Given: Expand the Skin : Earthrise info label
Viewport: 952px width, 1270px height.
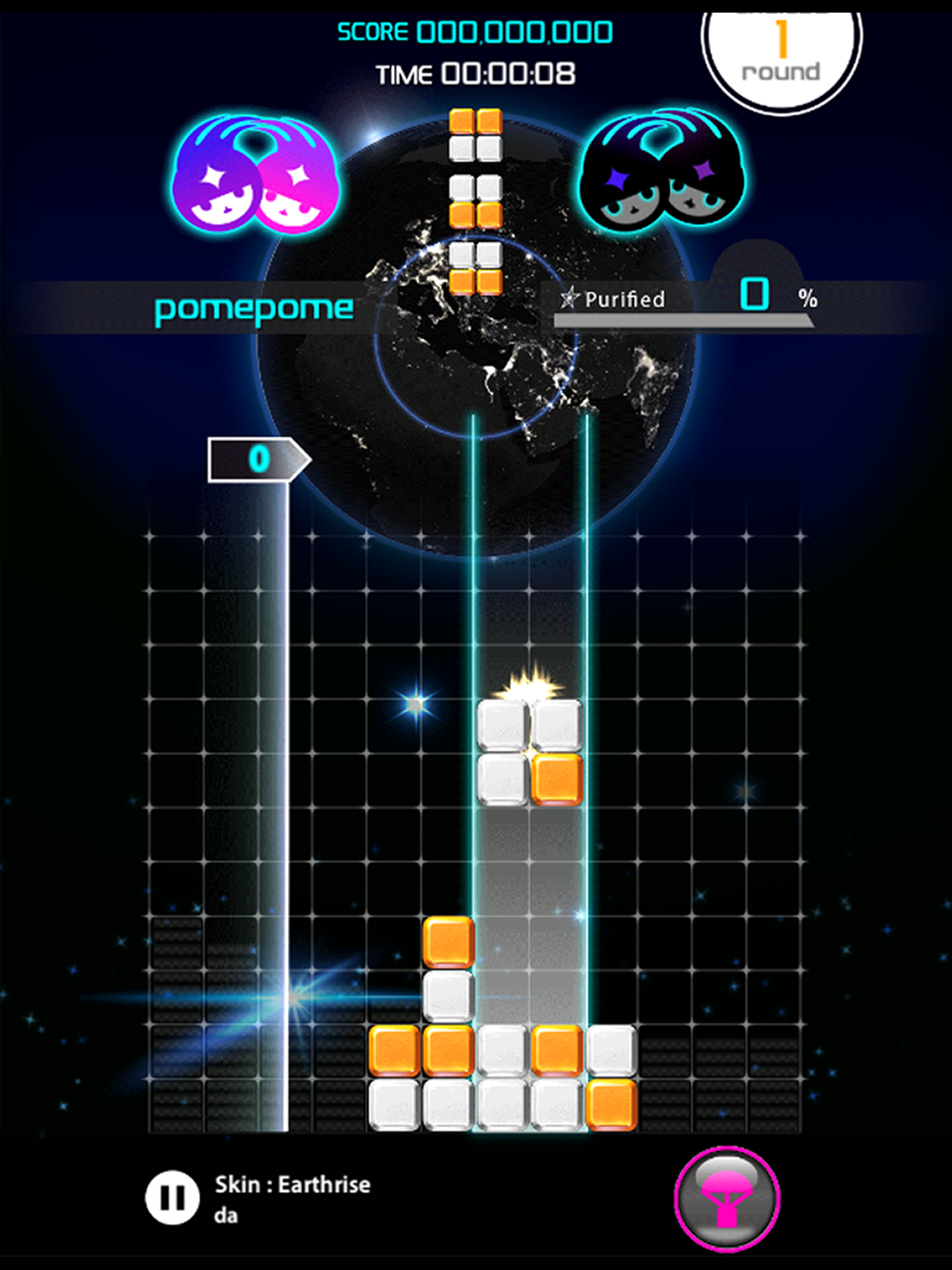Looking at the screenshot, I should [292, 1184].
